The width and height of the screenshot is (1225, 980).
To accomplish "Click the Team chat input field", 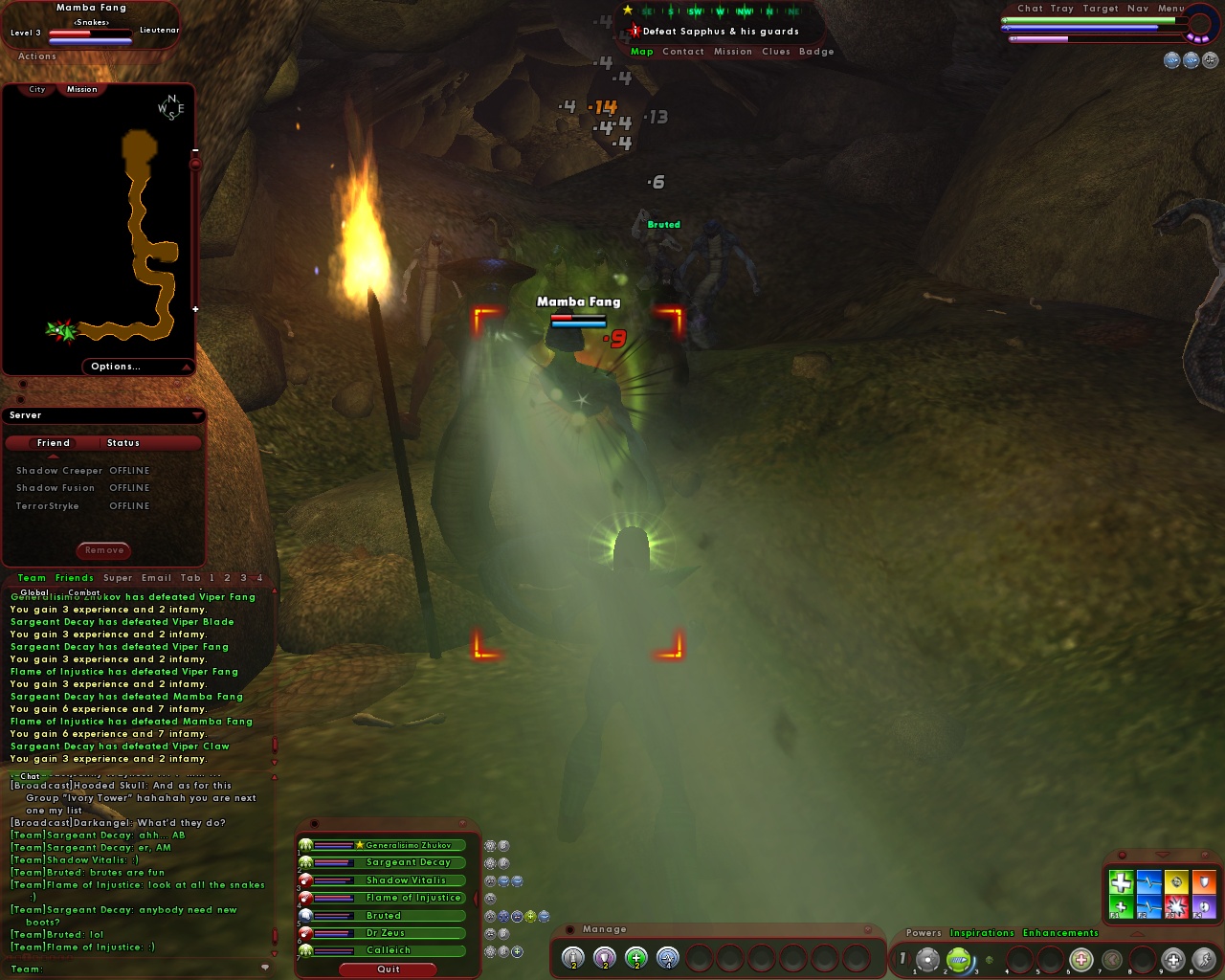I will point(134,969).
